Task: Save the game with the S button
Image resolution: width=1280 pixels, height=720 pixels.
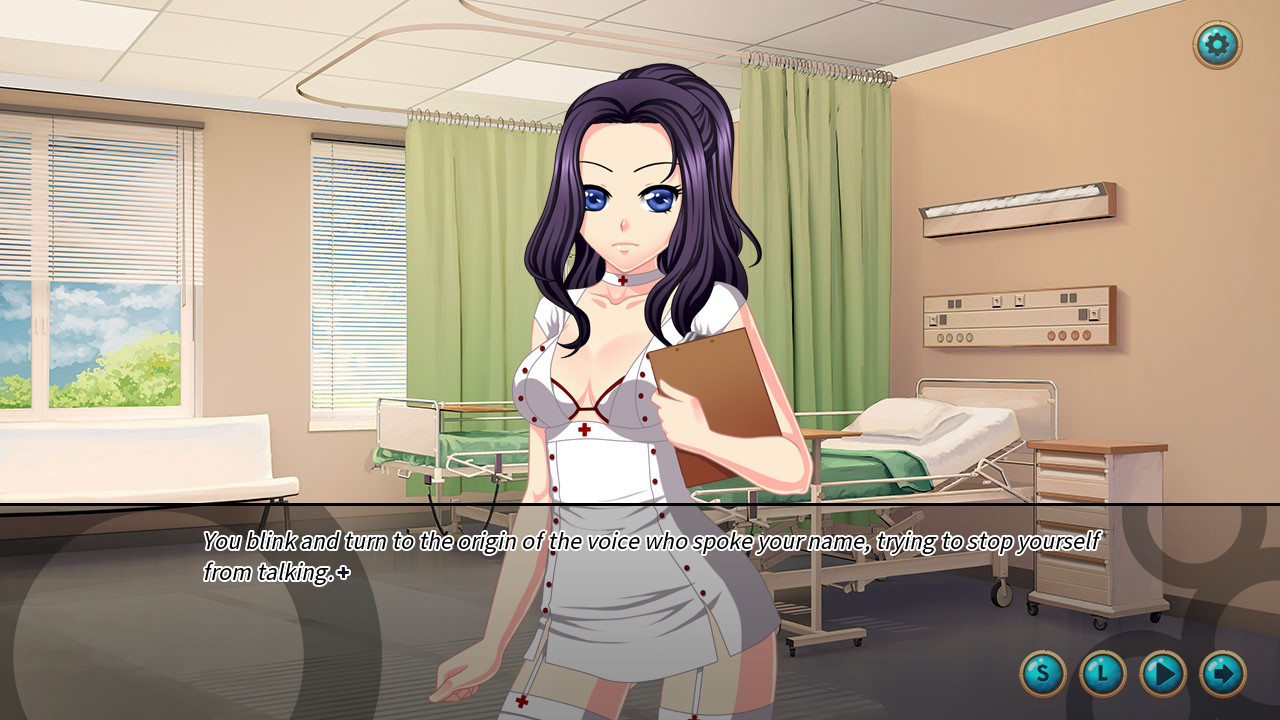Action: pyautogui.click(x=1043, y=673)
